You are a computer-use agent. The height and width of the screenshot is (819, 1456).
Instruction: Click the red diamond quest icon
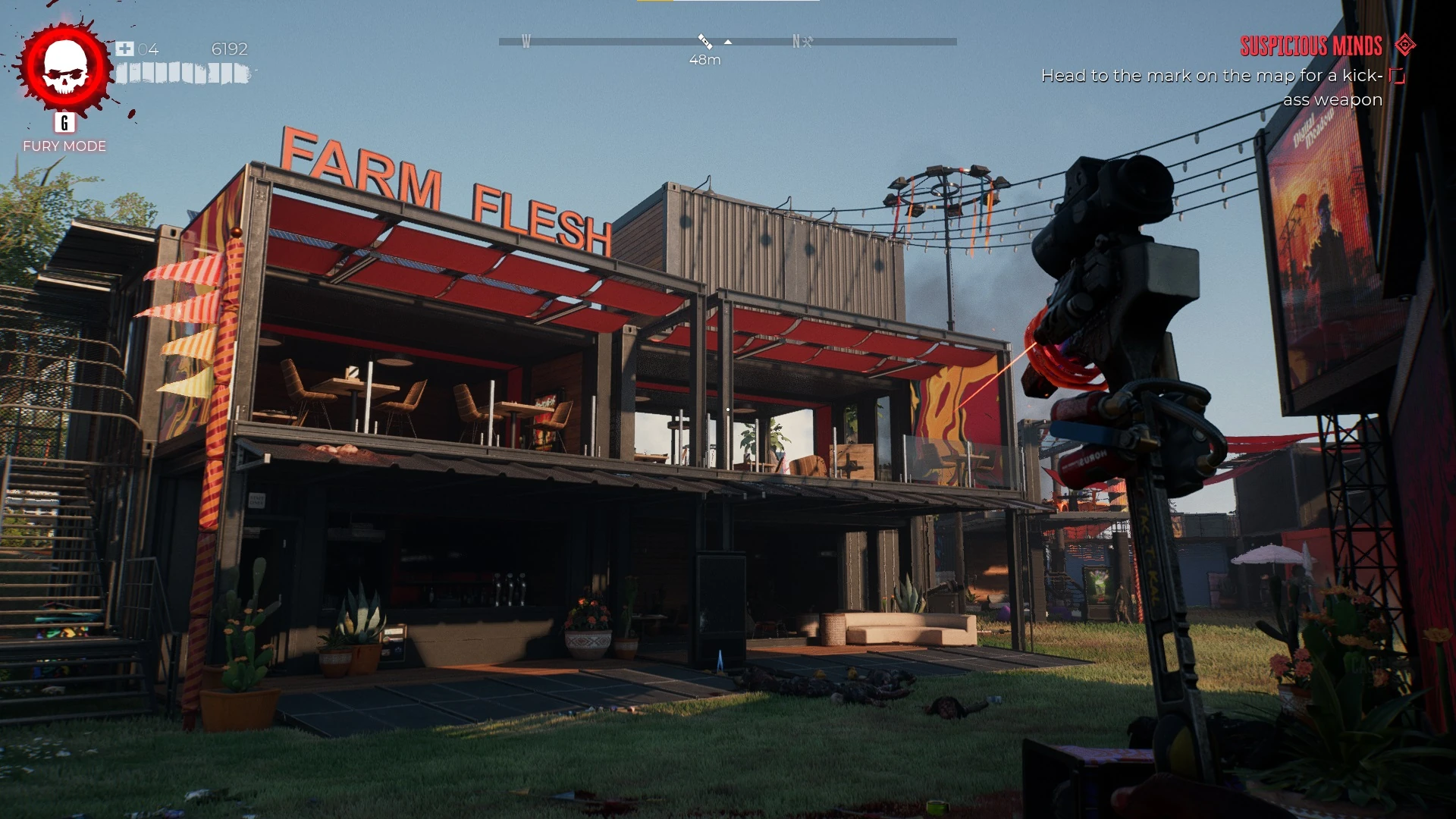[x=1405, y=45]
